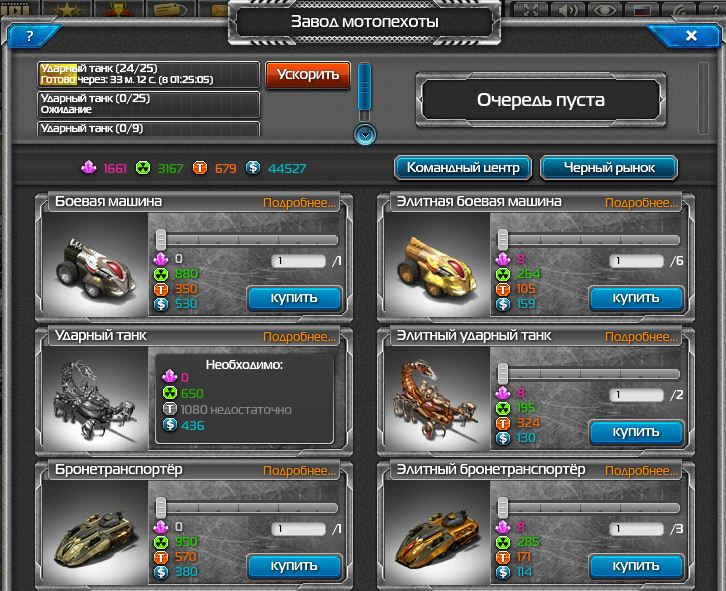The height and width of the screenshot is (591, 726).
Task: Go to the Черный рынок
Action: coord(609,168)
